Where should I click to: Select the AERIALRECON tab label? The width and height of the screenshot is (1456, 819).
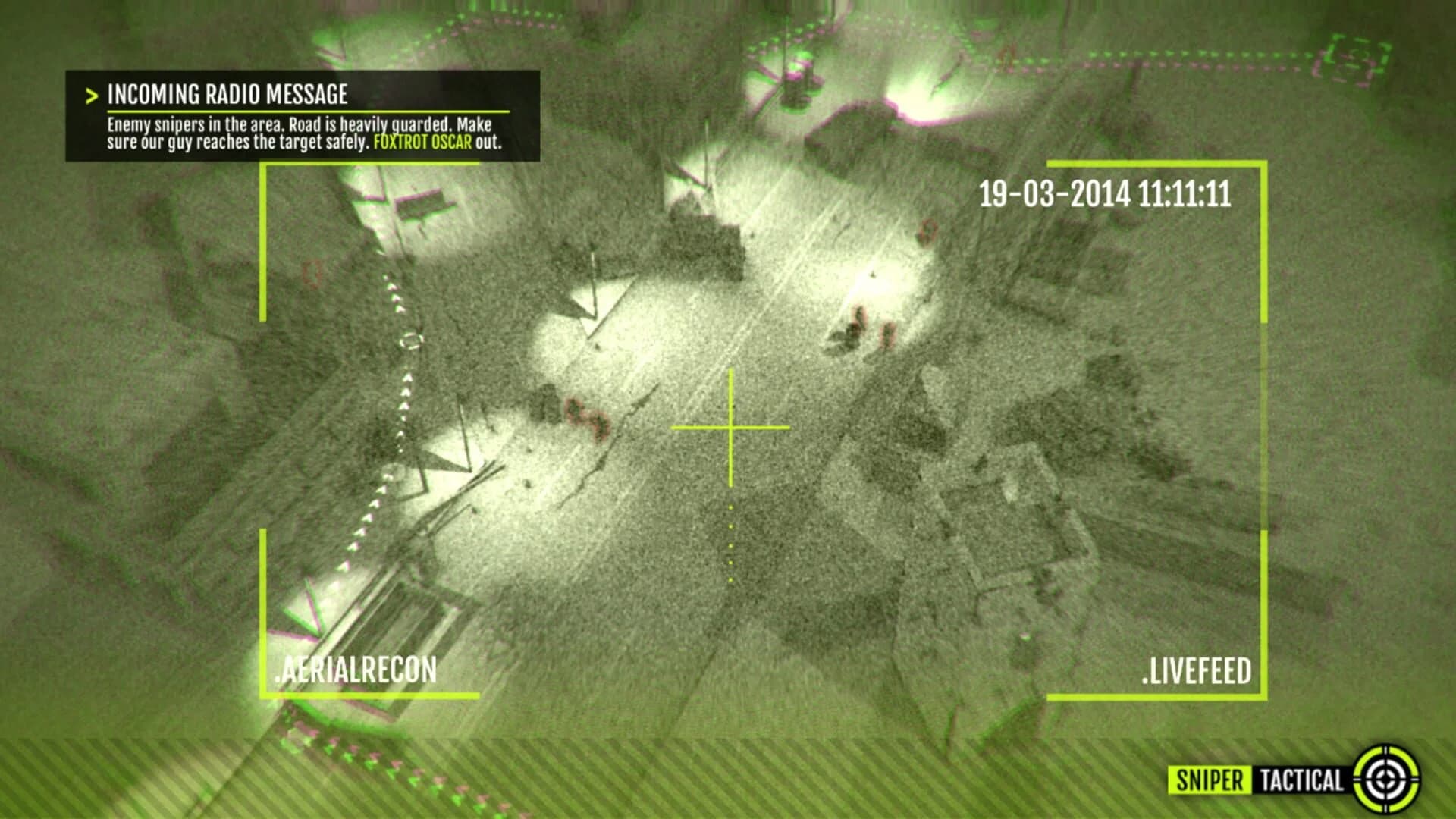coord(356,669)
